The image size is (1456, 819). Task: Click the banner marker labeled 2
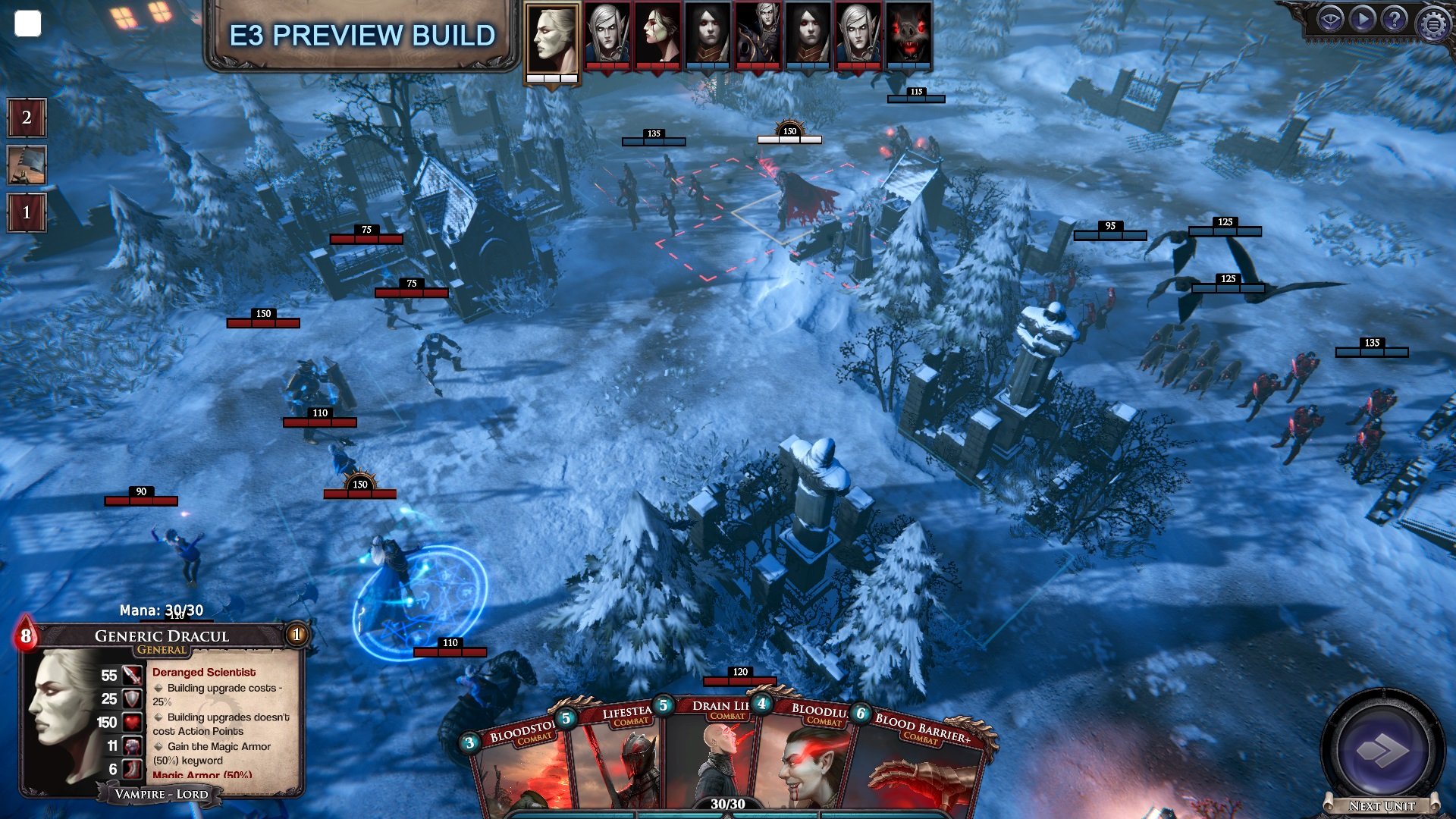tap(27, 118)
